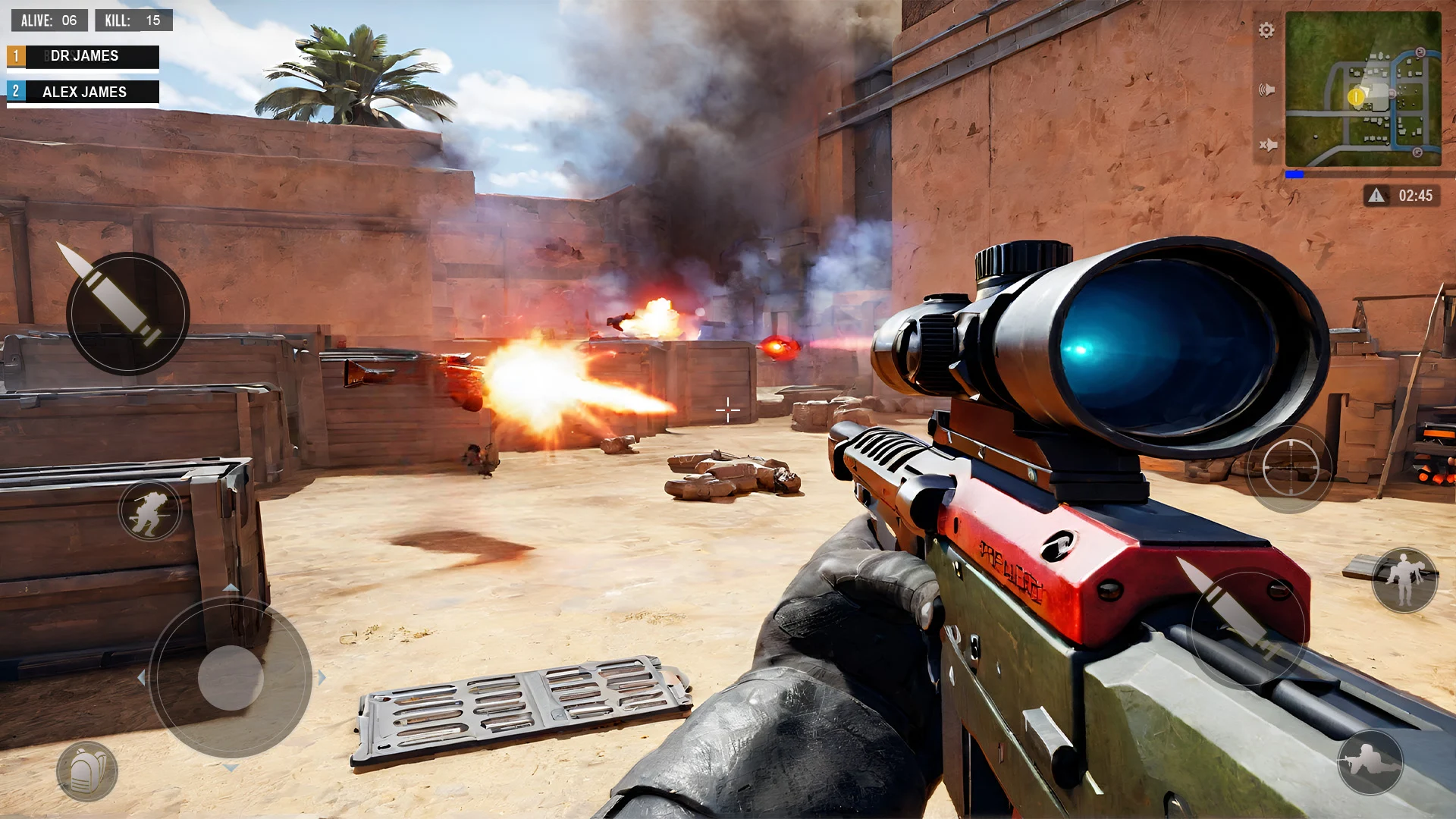
Task: Tap the speaker sound icon below settings
Action: tap(1268, 89)
